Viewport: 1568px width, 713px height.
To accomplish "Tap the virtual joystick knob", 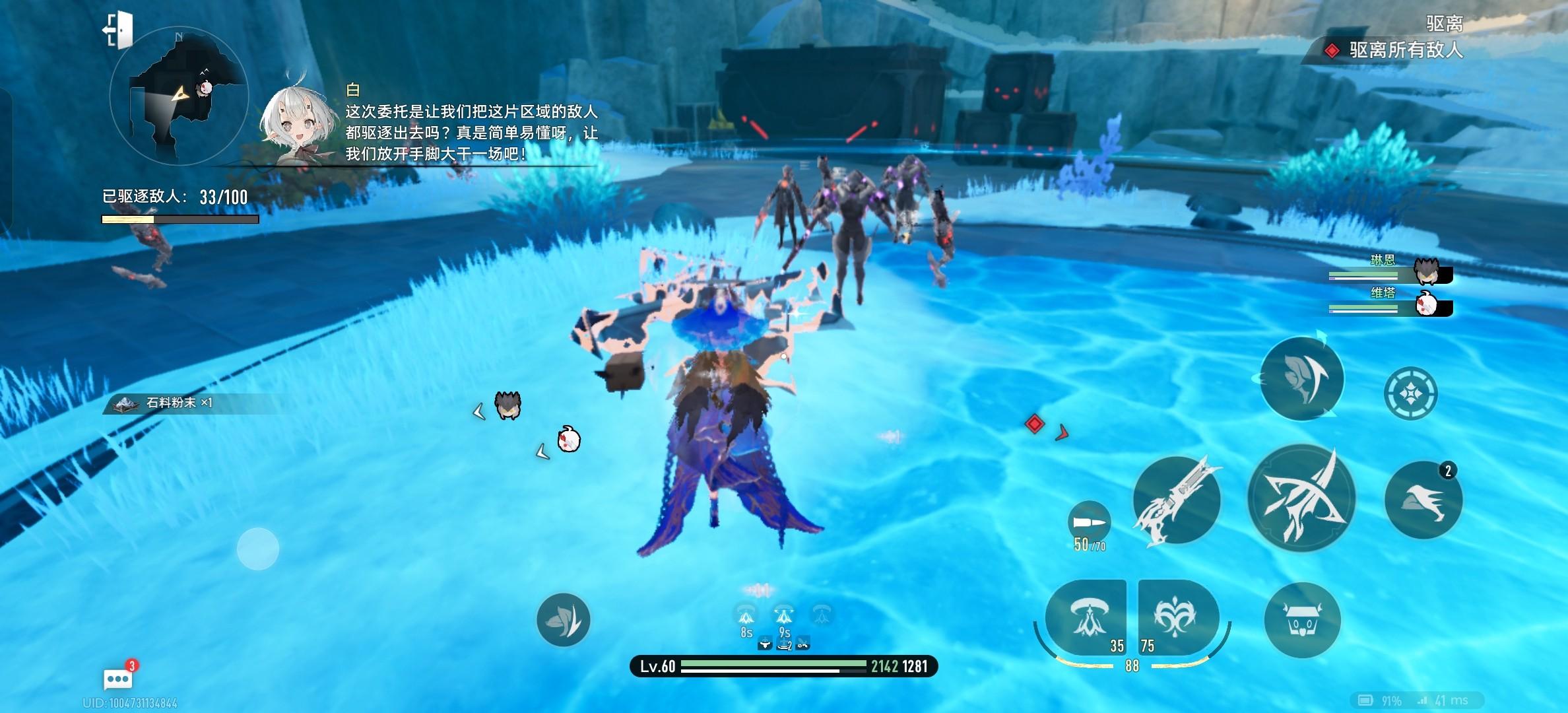I will click(x=258, y=549).
